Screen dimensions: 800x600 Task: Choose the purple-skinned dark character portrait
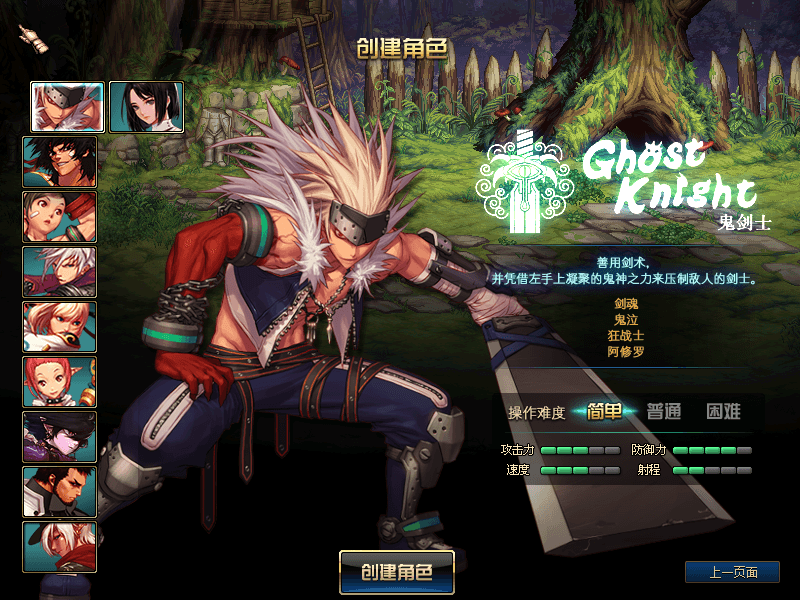pos(60,437)
